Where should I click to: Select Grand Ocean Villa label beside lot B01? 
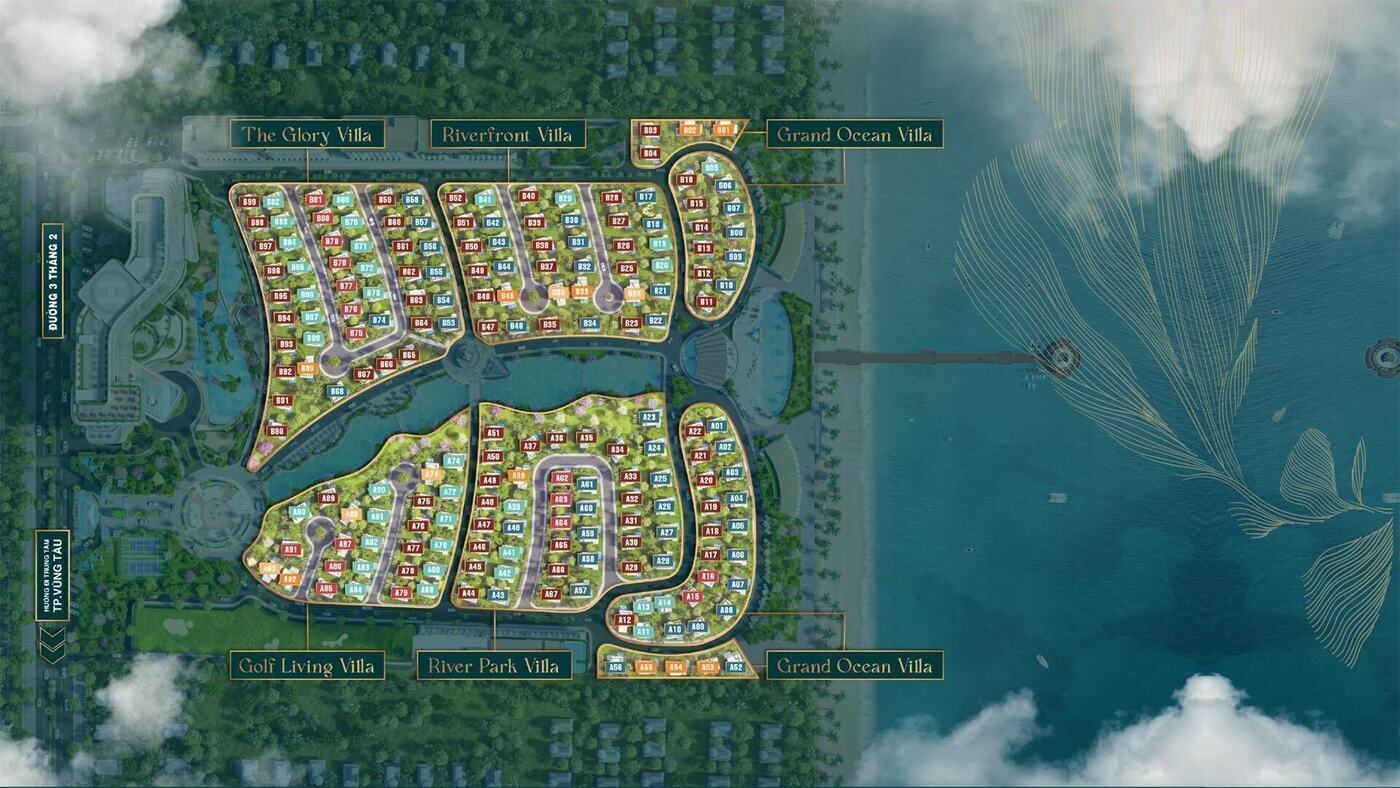click(854, 134)
